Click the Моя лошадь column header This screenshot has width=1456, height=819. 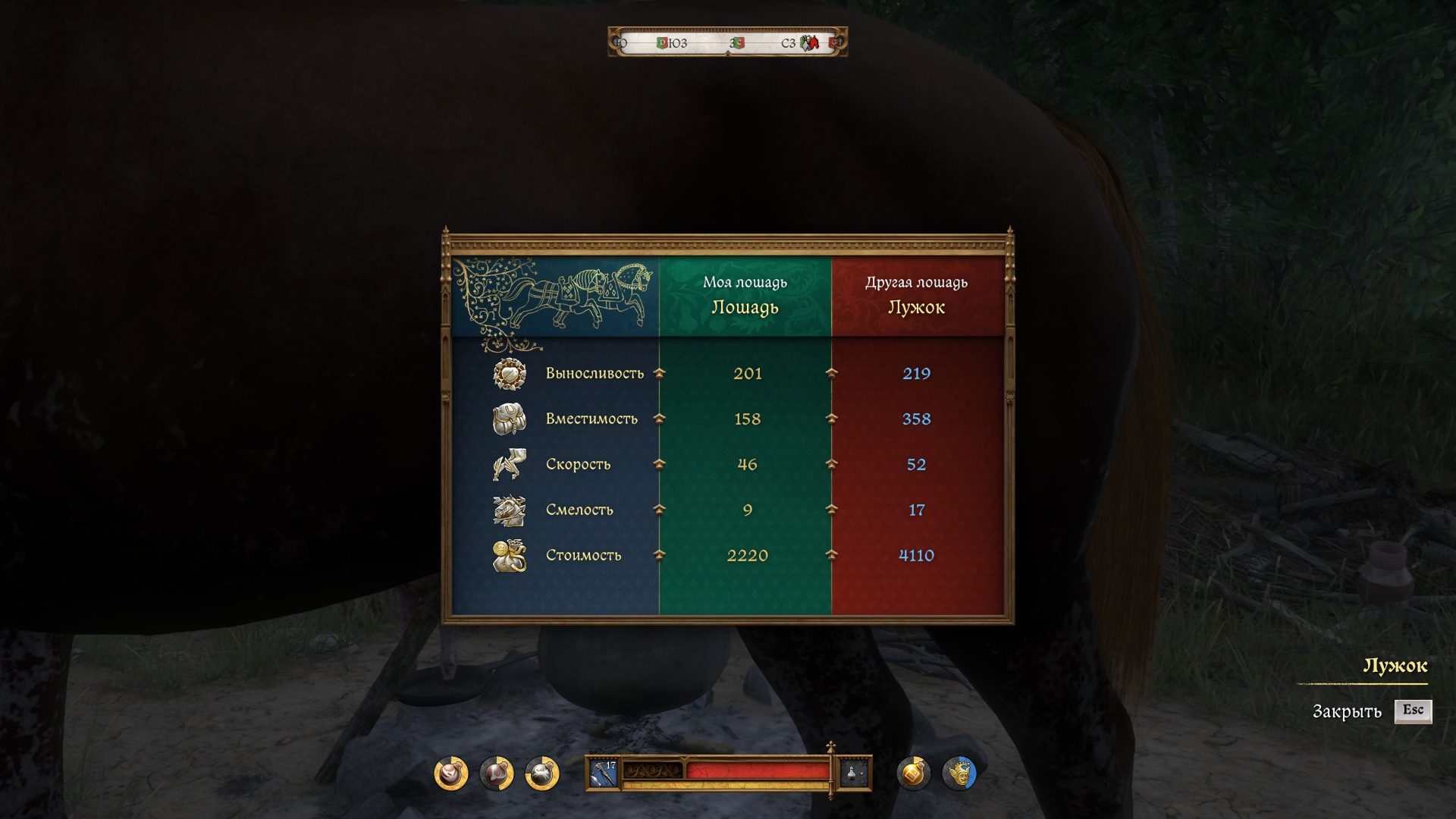(x=745, y=296)
